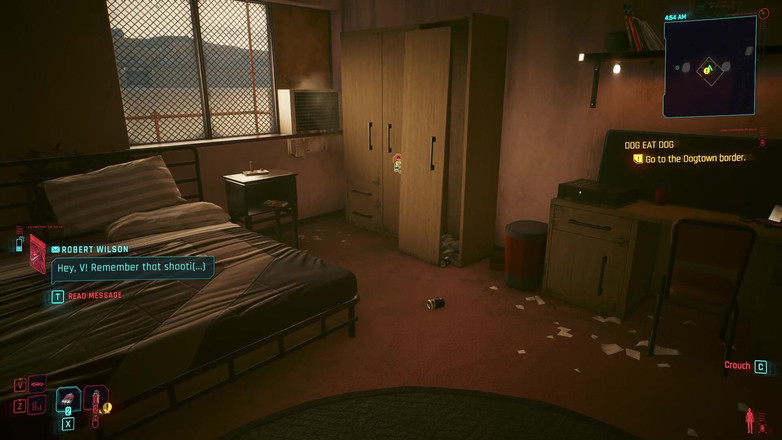Click the yellow quest marker on the minimap
This screenshot has height=440, width=782.
708,69
